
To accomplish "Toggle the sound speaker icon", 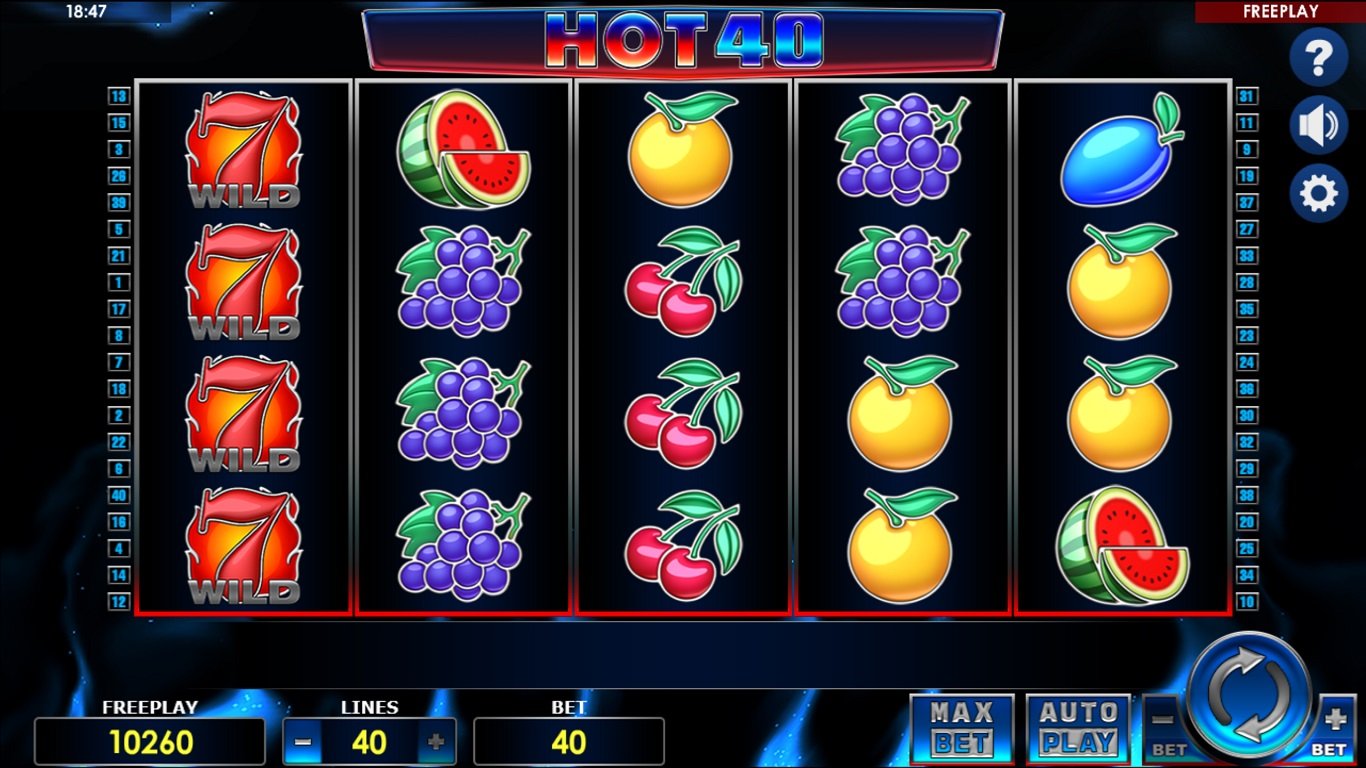I will [1318, 126].
